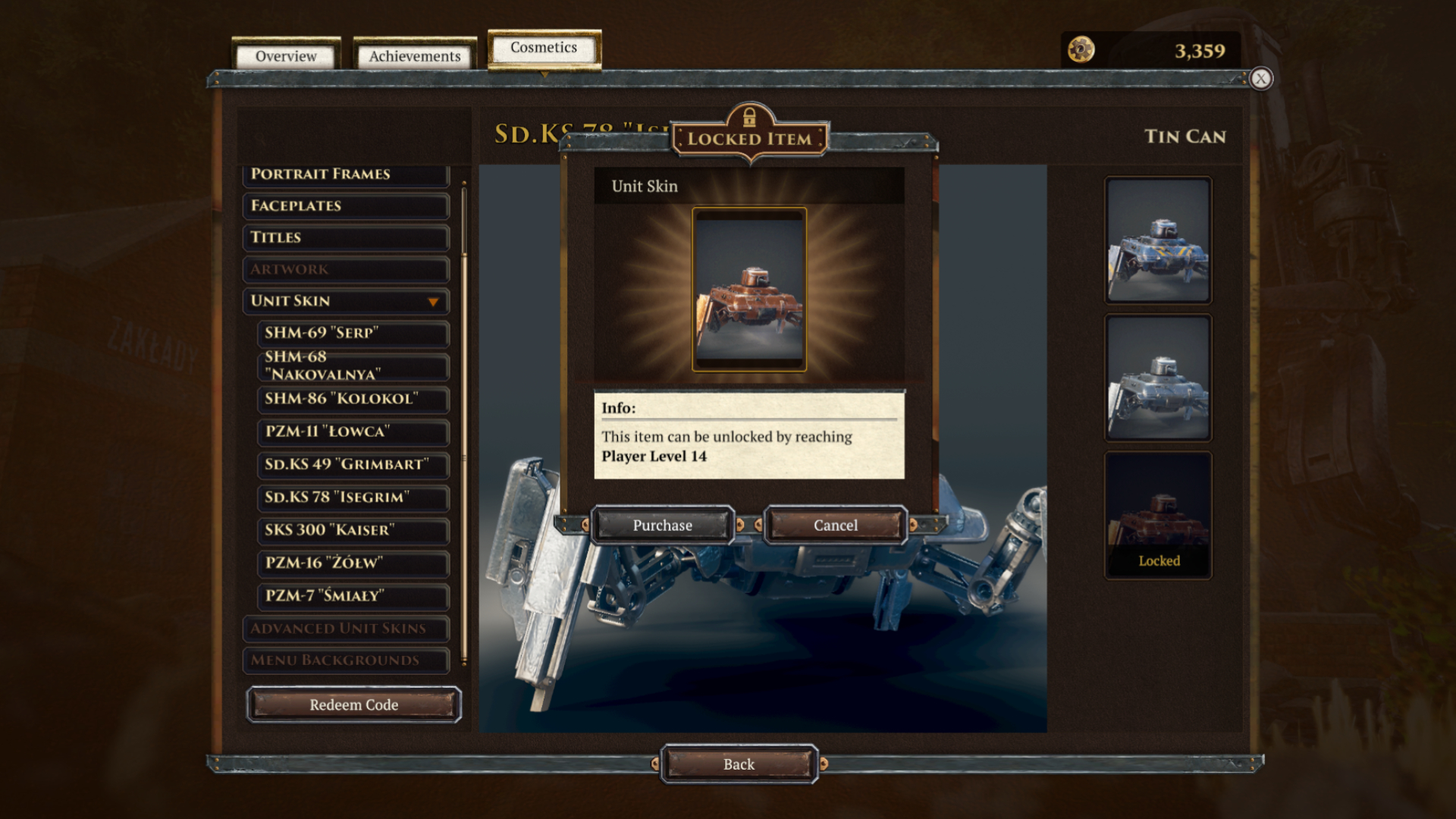Switch to the Overview tab

point(286,56)
